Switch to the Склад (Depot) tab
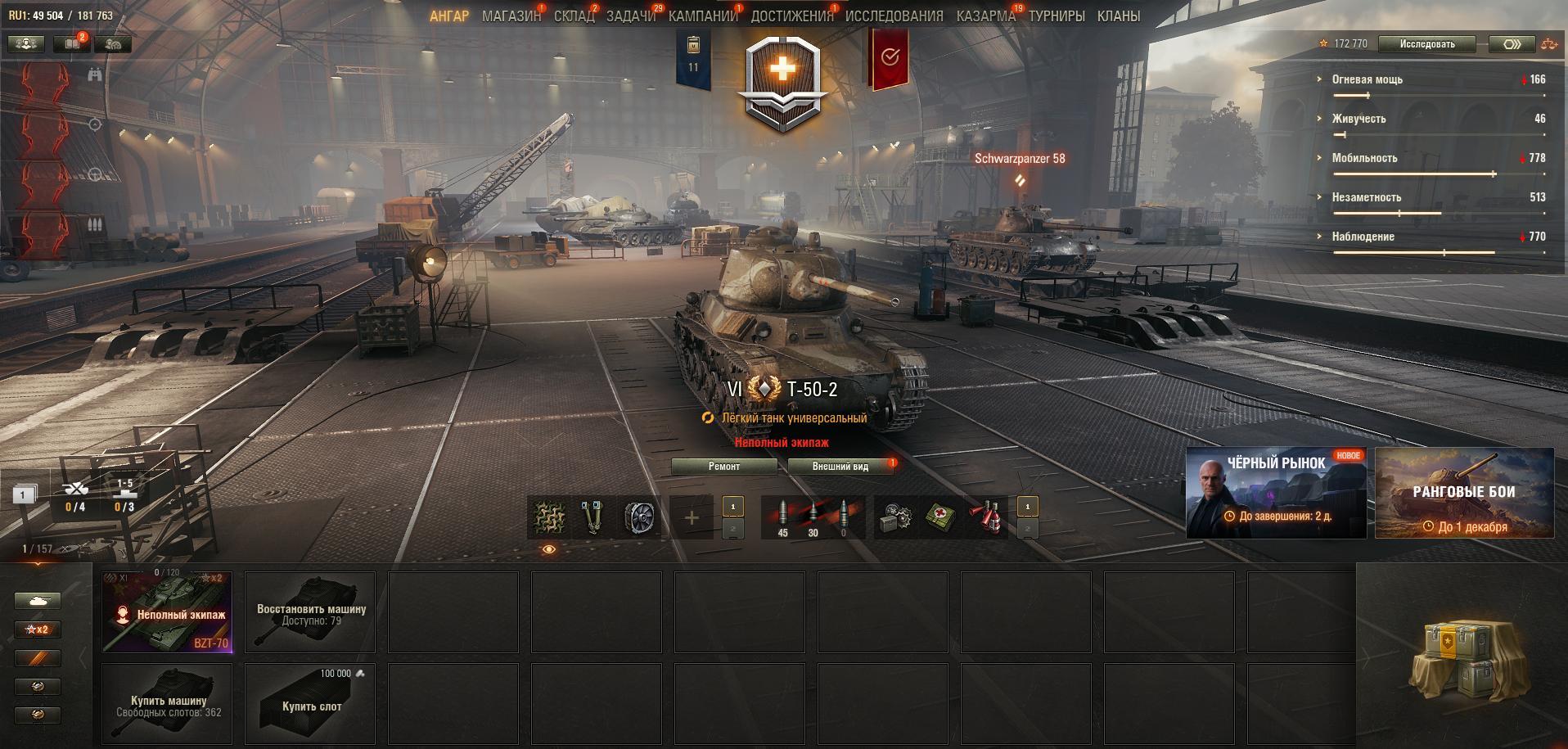The height and width of the screenshot is (749, 1568). click(573, 16)
